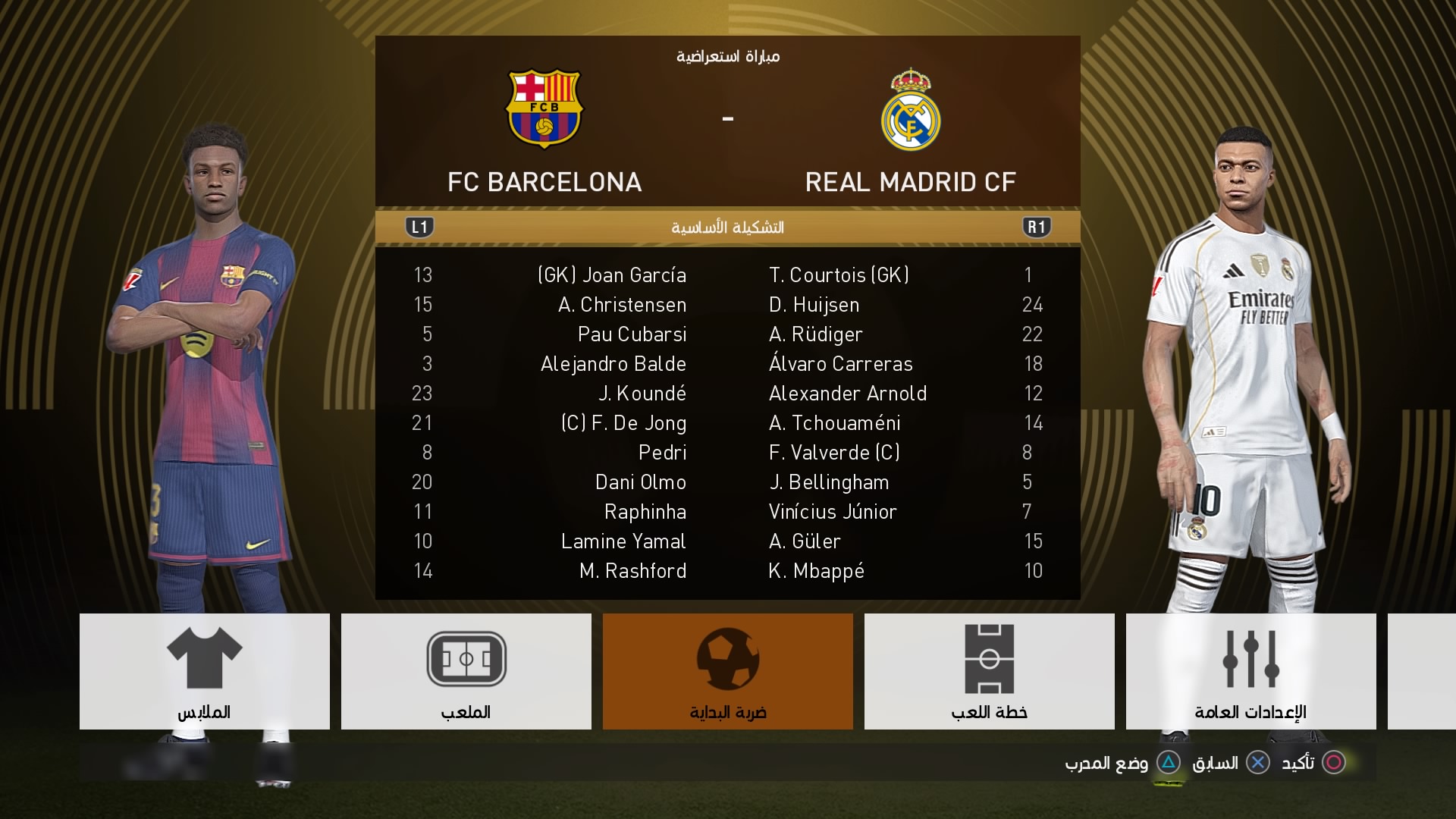Select Lamine Yamal in Barcelona lineup
The height and width of the screenshot is (819, 1456).
tap(623, 541)
